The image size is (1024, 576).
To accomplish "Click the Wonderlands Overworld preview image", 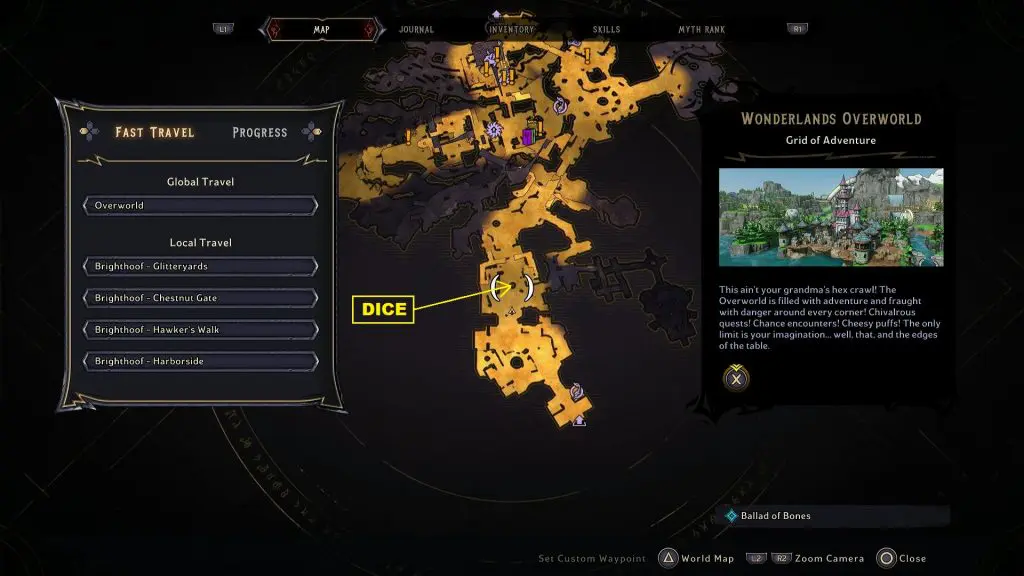I will (830, 217).
